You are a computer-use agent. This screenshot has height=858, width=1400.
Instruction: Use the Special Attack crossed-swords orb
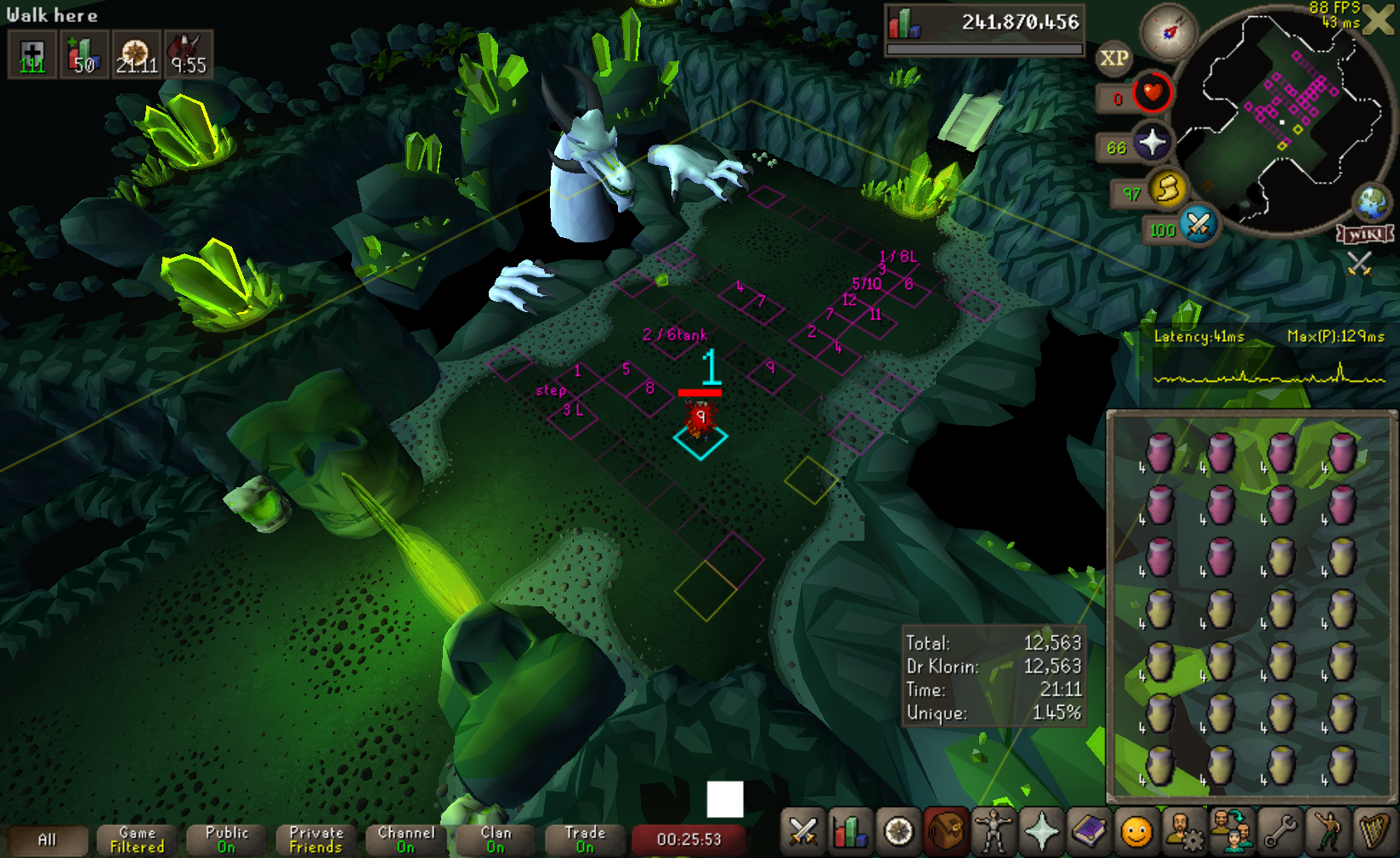pyautogui.click(x=1199, y=225)
